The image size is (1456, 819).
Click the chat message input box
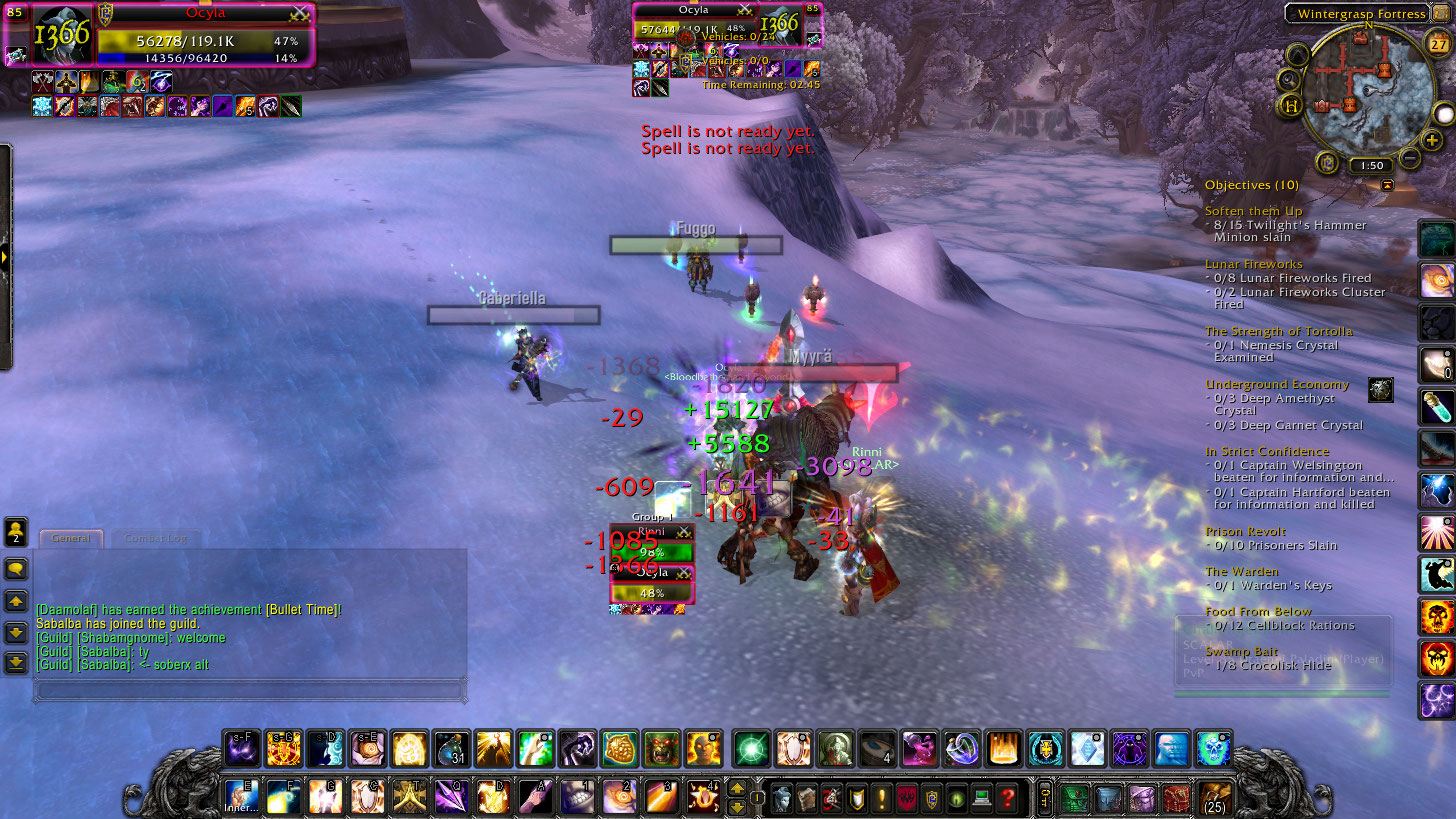[x=250, y=690]
